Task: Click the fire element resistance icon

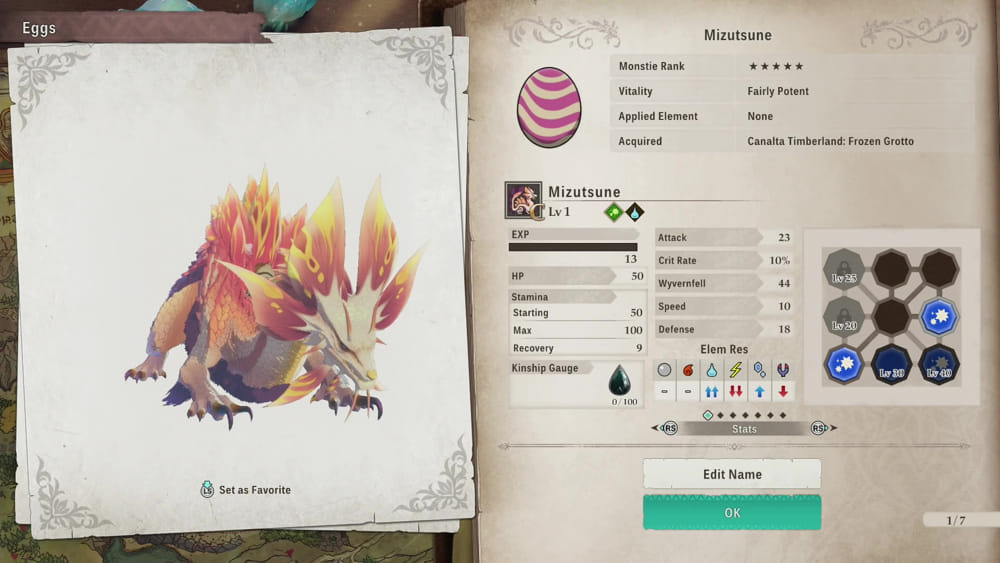Action: 687,370
